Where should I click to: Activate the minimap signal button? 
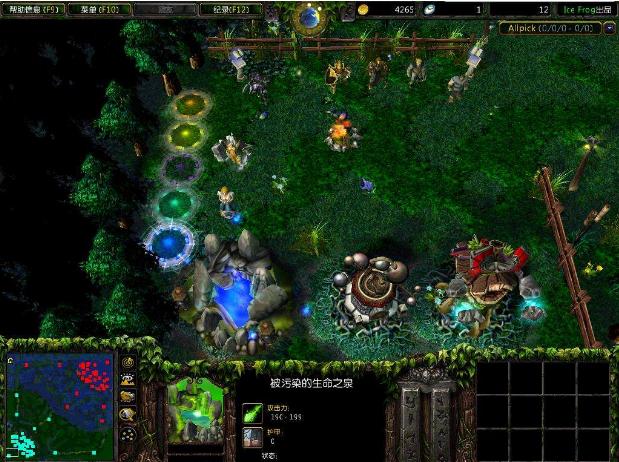[128, 362]
